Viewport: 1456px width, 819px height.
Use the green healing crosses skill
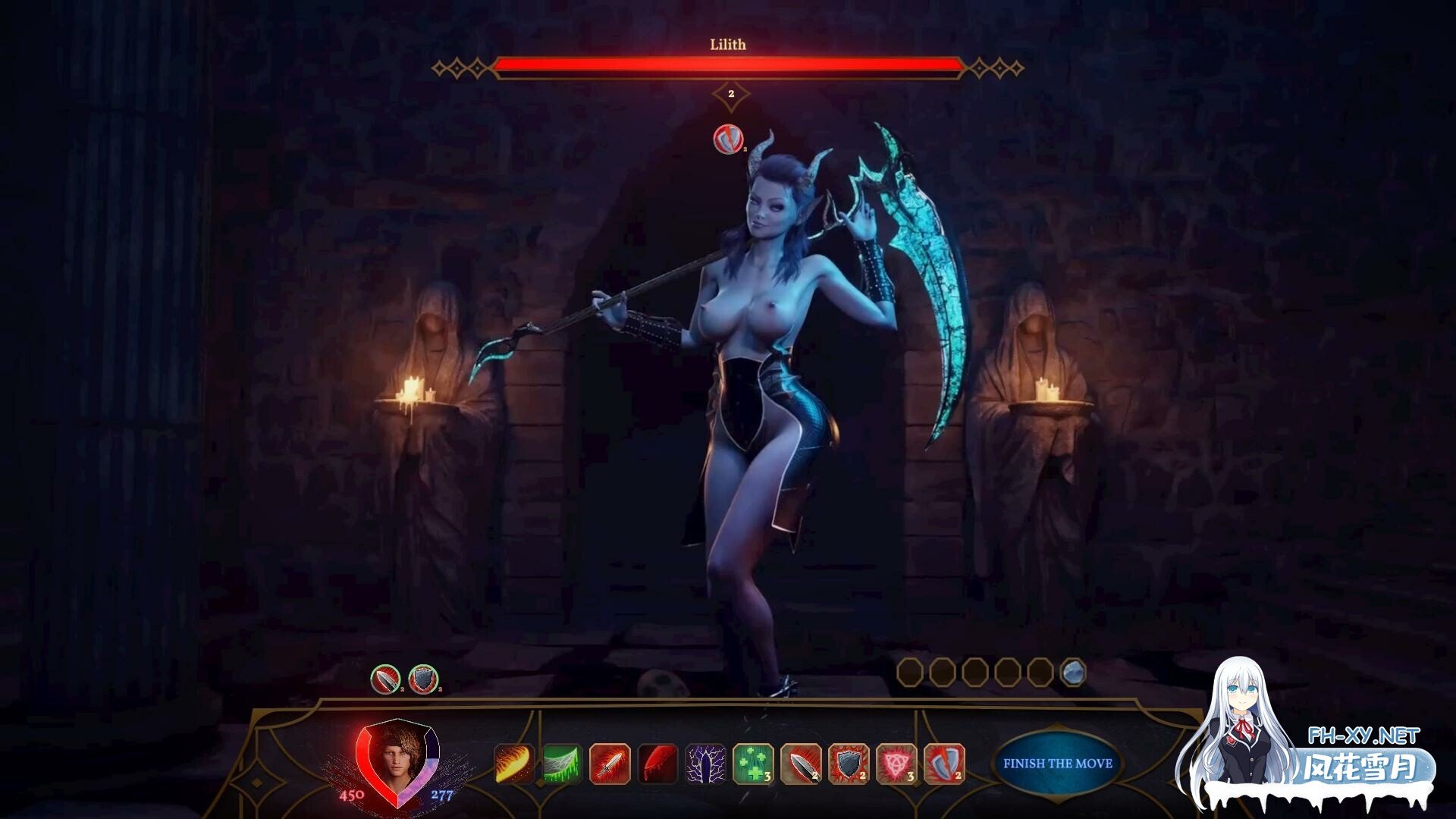click(753, 764)
